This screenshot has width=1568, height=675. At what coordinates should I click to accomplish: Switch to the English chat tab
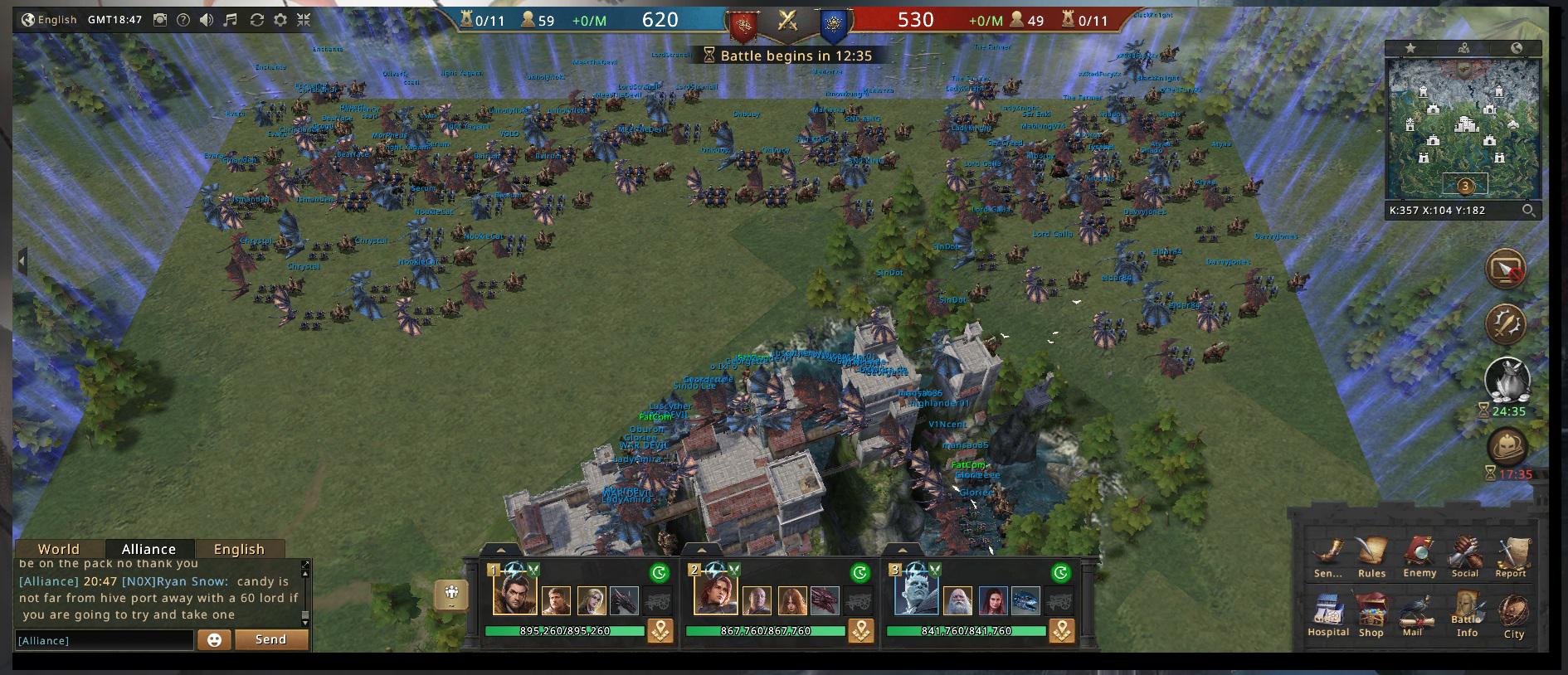[x=239, y=549]
